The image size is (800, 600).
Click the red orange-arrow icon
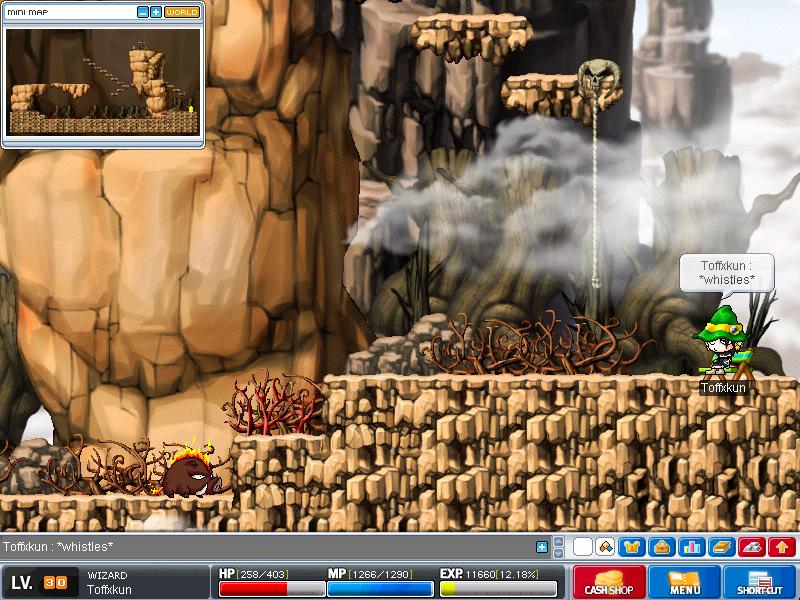[x=782, y=547]
